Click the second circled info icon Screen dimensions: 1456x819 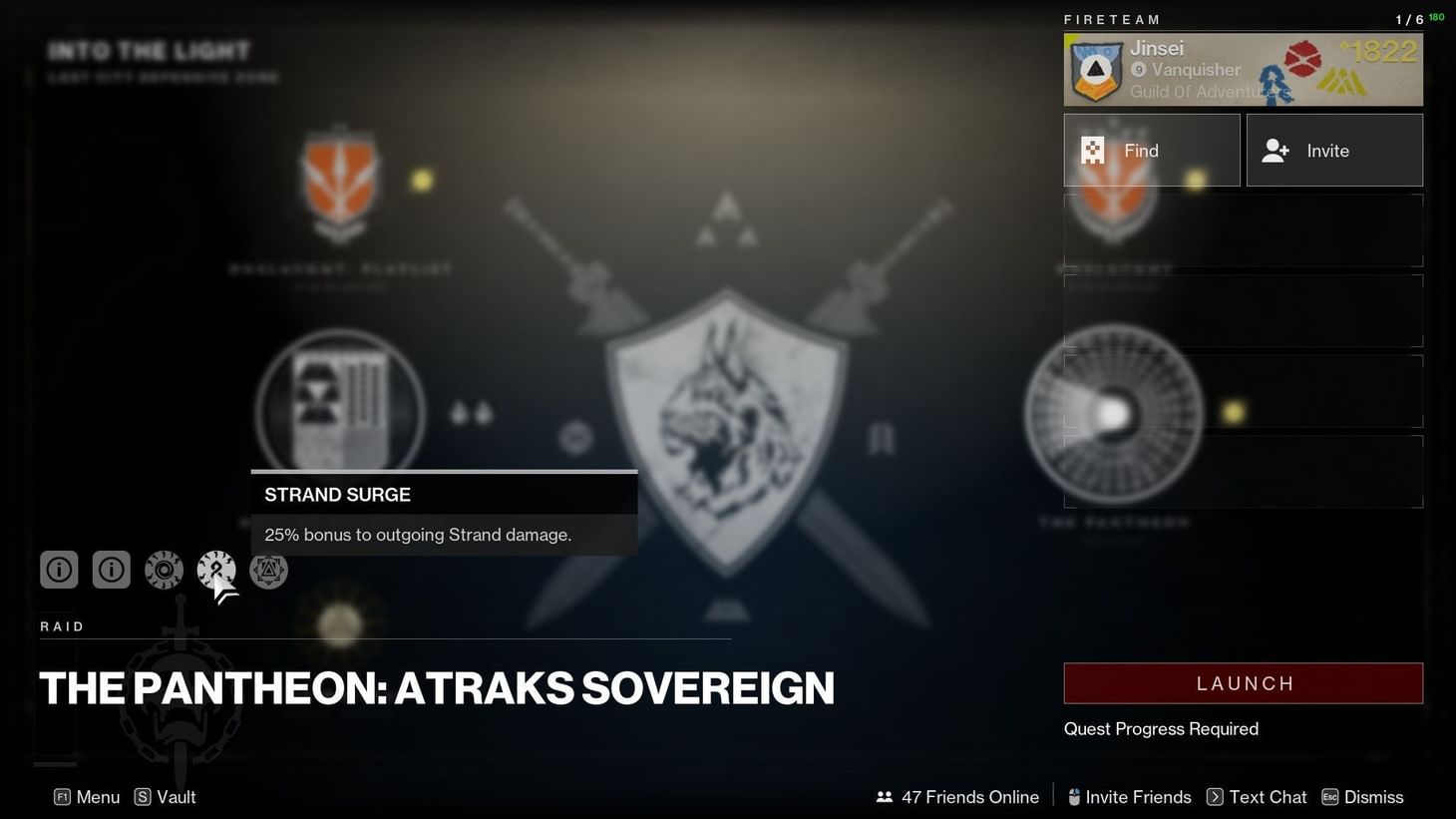click(111, 569)
